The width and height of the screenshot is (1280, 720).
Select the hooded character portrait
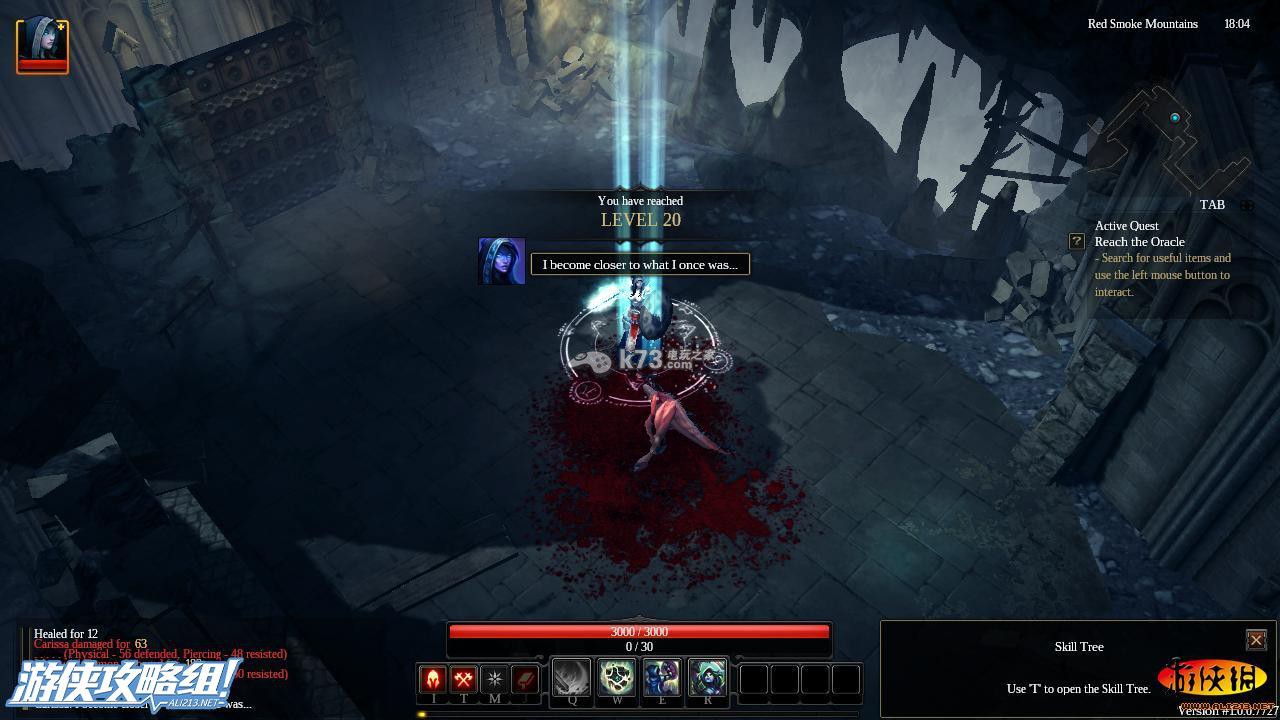click(x=42, y=45)
